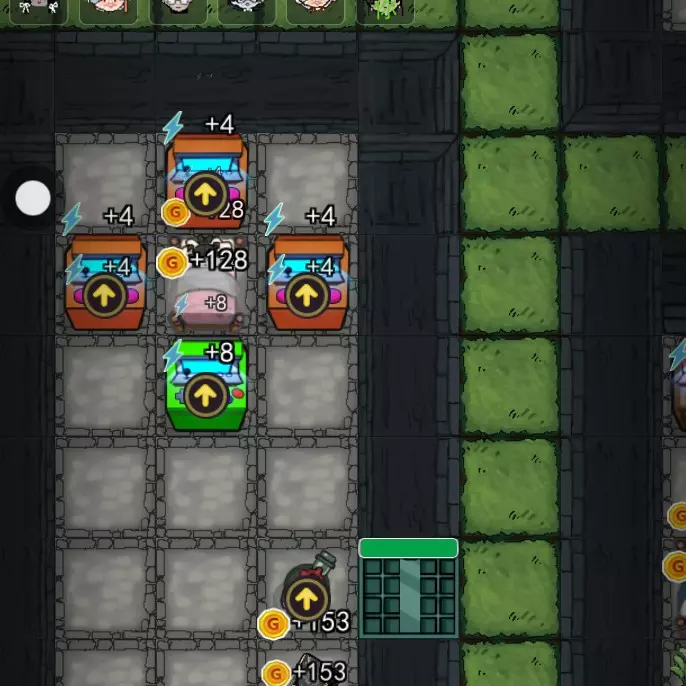Upgrade the right orange arcade machine
The height and width of the screenshot is (686, 686).
click(306, 296)
